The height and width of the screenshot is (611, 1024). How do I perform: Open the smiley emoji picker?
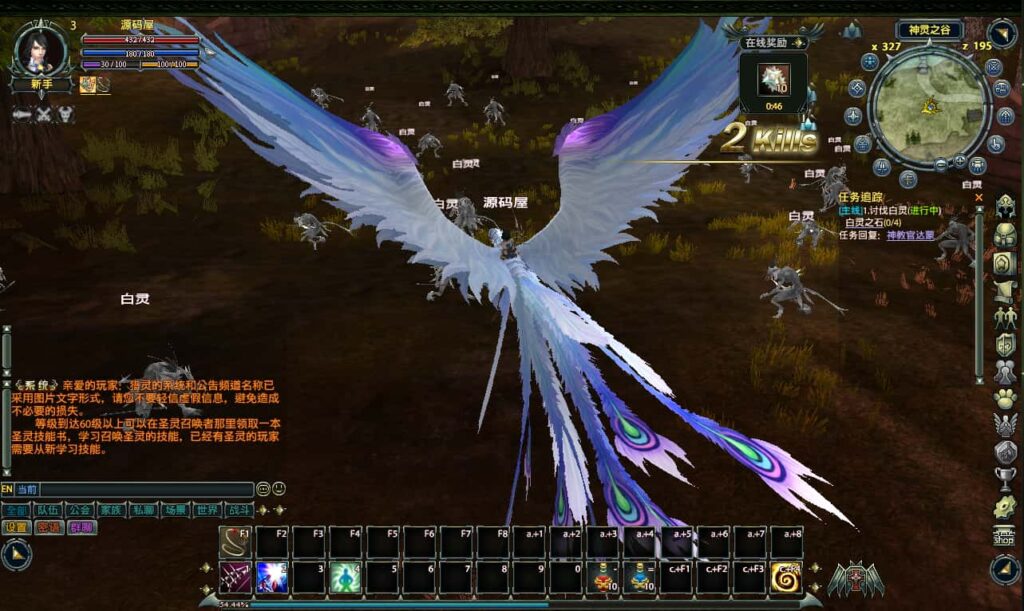pos(279,489)
